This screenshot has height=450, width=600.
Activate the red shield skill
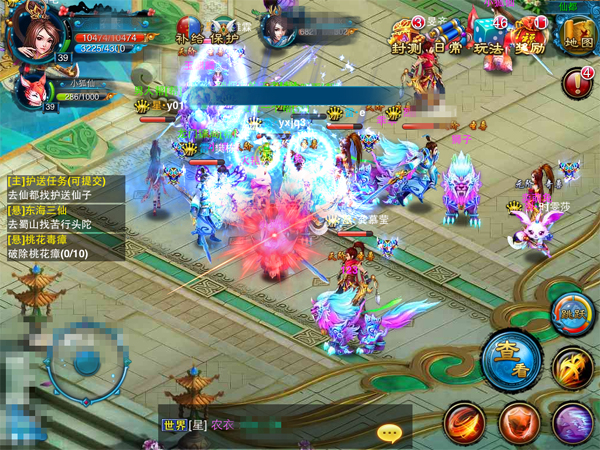coord(518,423)
